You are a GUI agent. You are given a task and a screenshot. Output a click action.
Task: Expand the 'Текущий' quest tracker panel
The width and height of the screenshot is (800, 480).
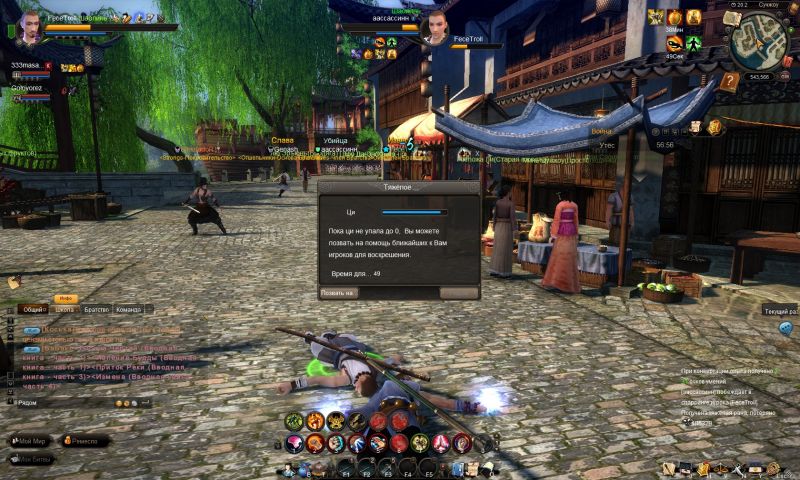pyautogui.click(x=780, y=312)
